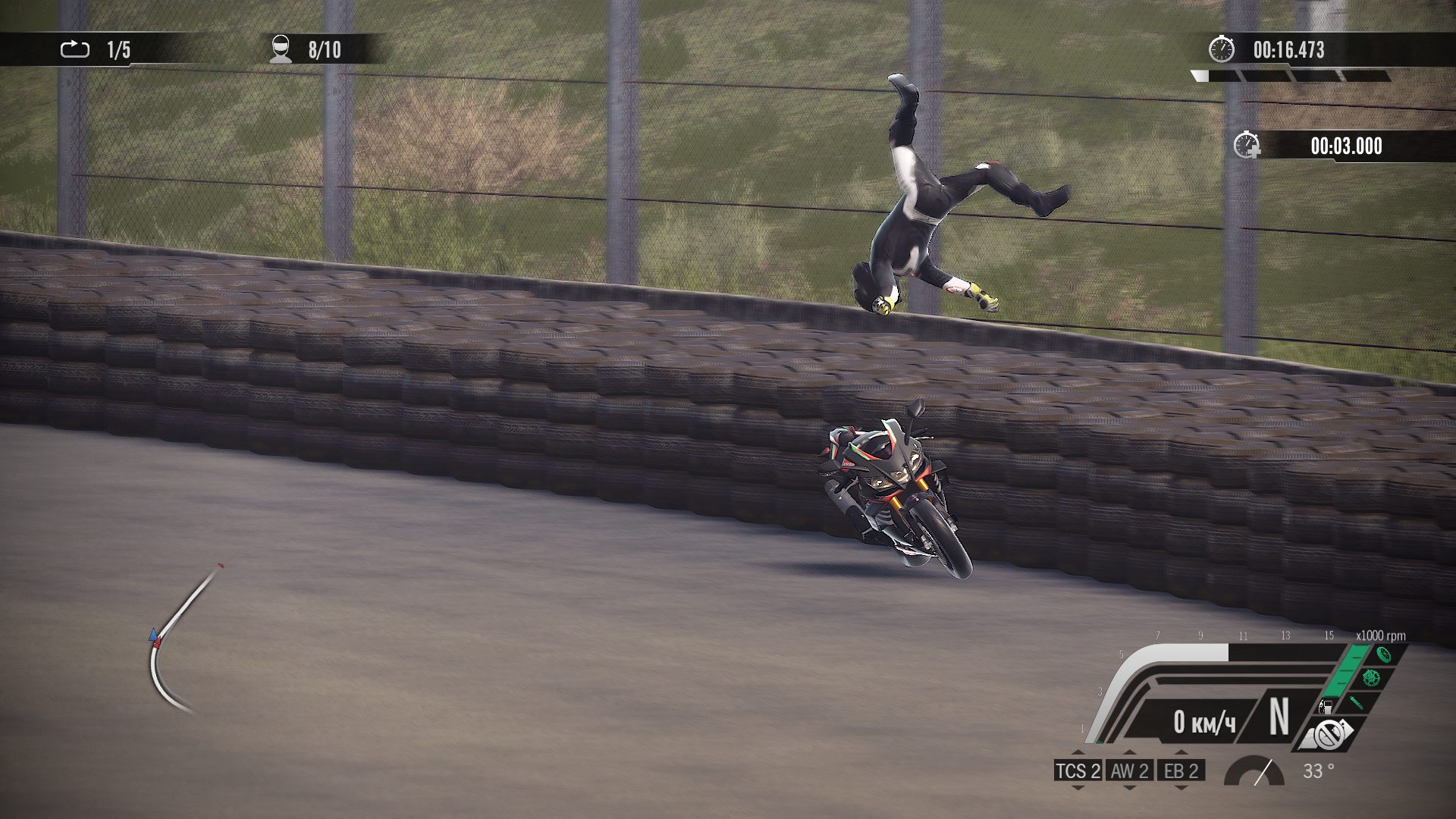Click the crossed-out rewind icon
The width and height of the screenshot is (1456, 819).
1328,734
